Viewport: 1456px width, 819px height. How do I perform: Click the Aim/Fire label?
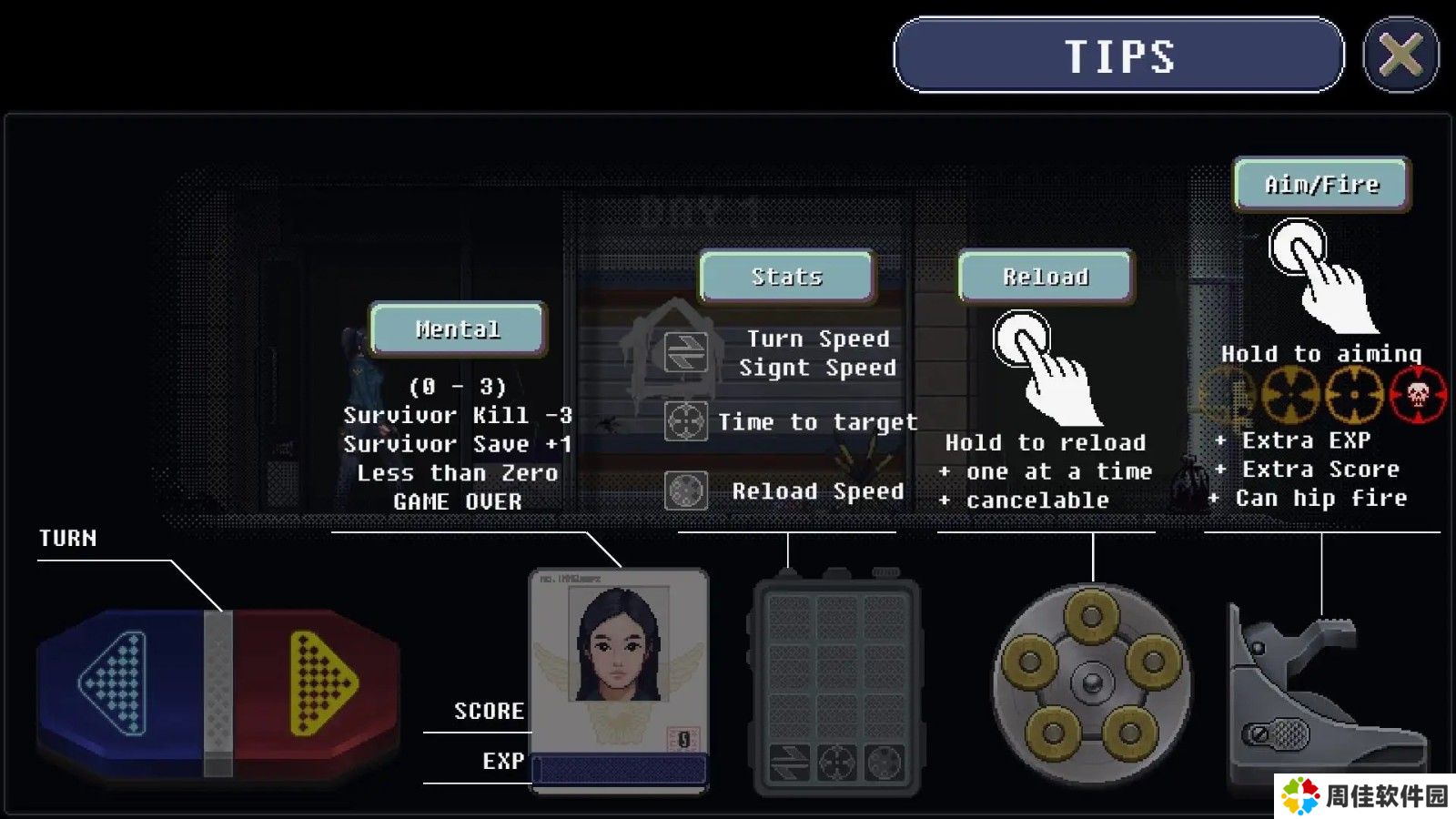pyautogui.click(x=1321, y=184)
